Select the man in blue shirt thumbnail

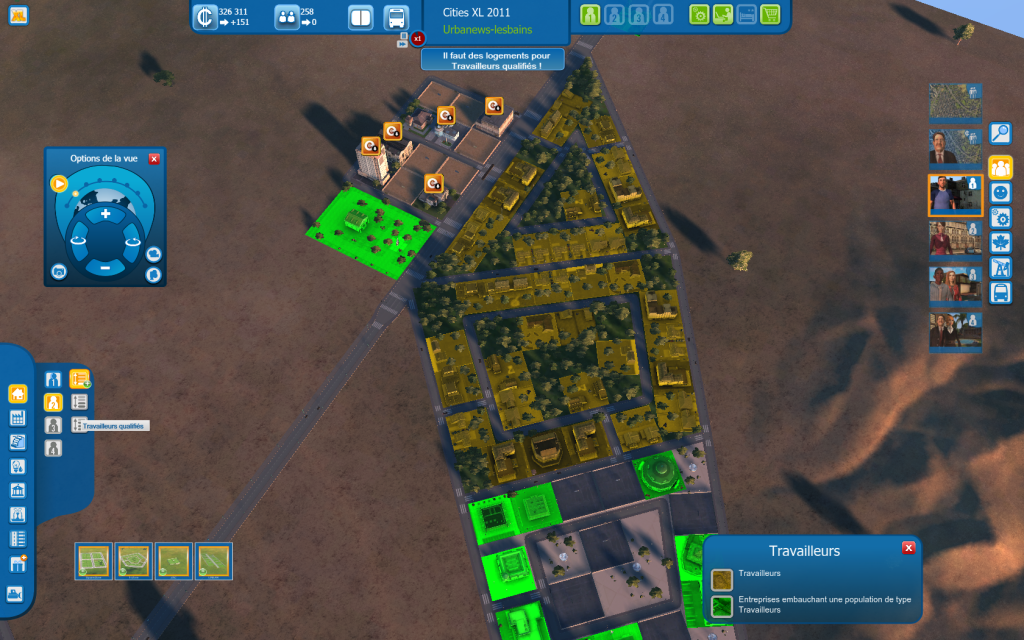955,195
